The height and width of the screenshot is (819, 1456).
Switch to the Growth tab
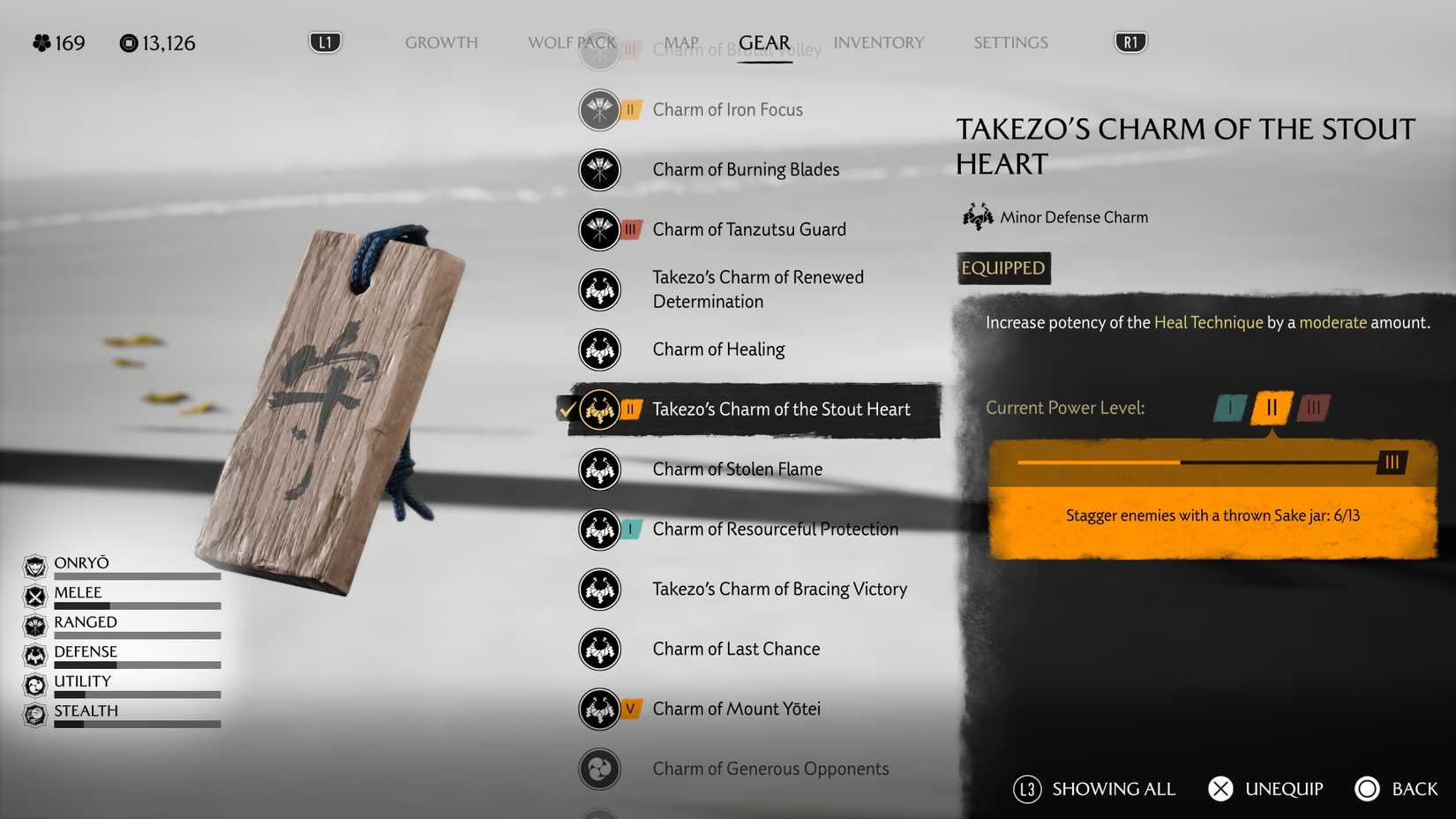[x=441, y=42]
